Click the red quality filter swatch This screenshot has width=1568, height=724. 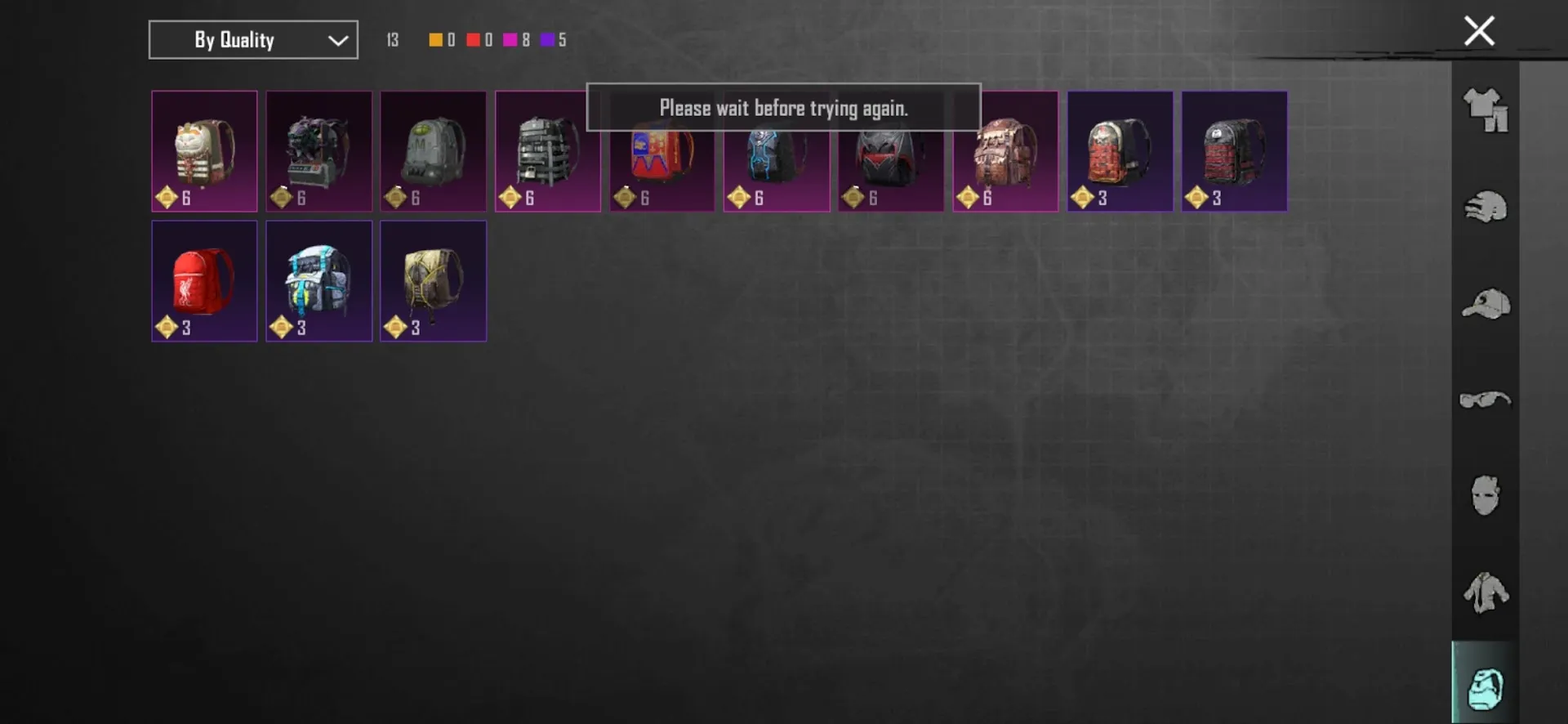tap(472, 39)
